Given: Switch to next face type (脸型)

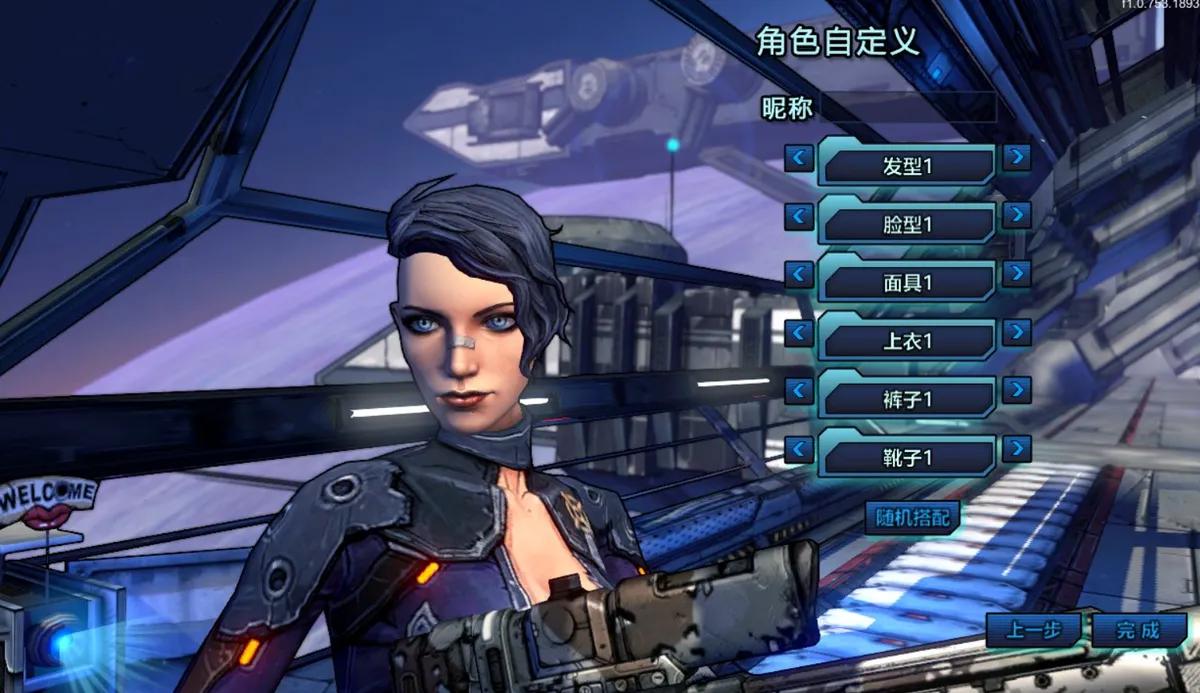Looking at the screenshot, I should click(1017, 215).
